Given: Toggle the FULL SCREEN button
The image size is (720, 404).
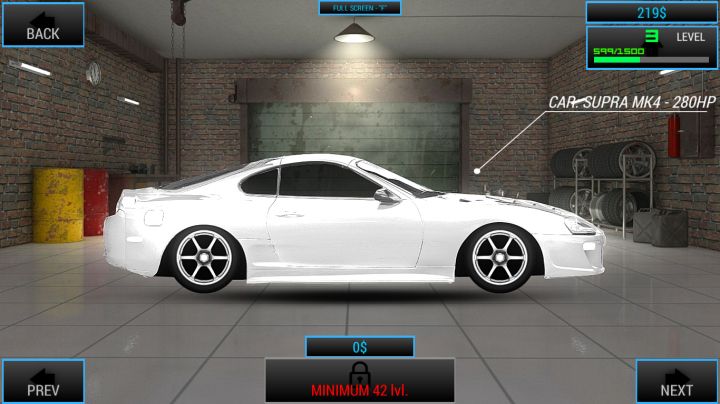Looking at the screenshot, I should point(359,7).
